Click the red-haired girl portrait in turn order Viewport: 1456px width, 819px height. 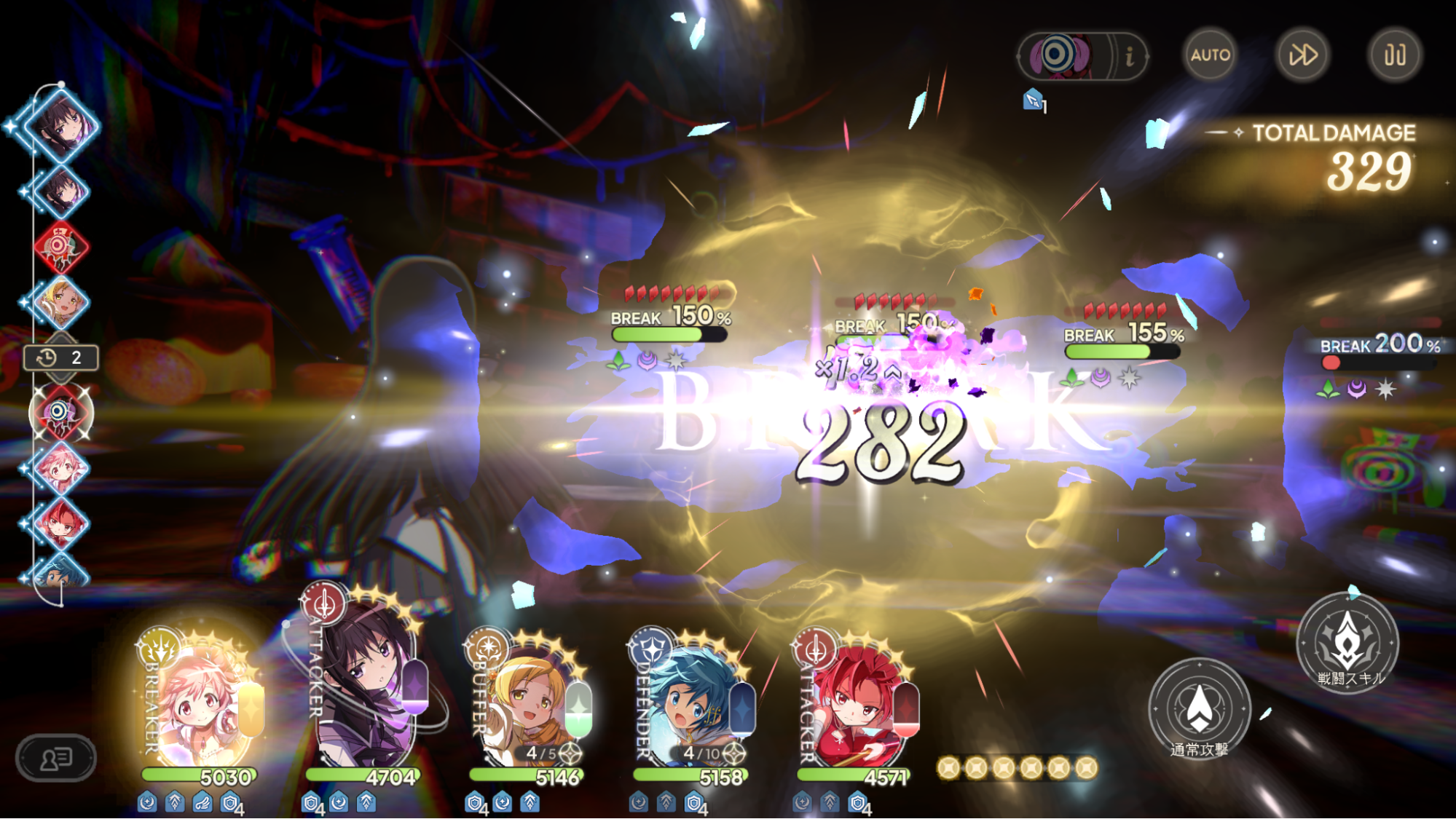[x=61, y=523]
